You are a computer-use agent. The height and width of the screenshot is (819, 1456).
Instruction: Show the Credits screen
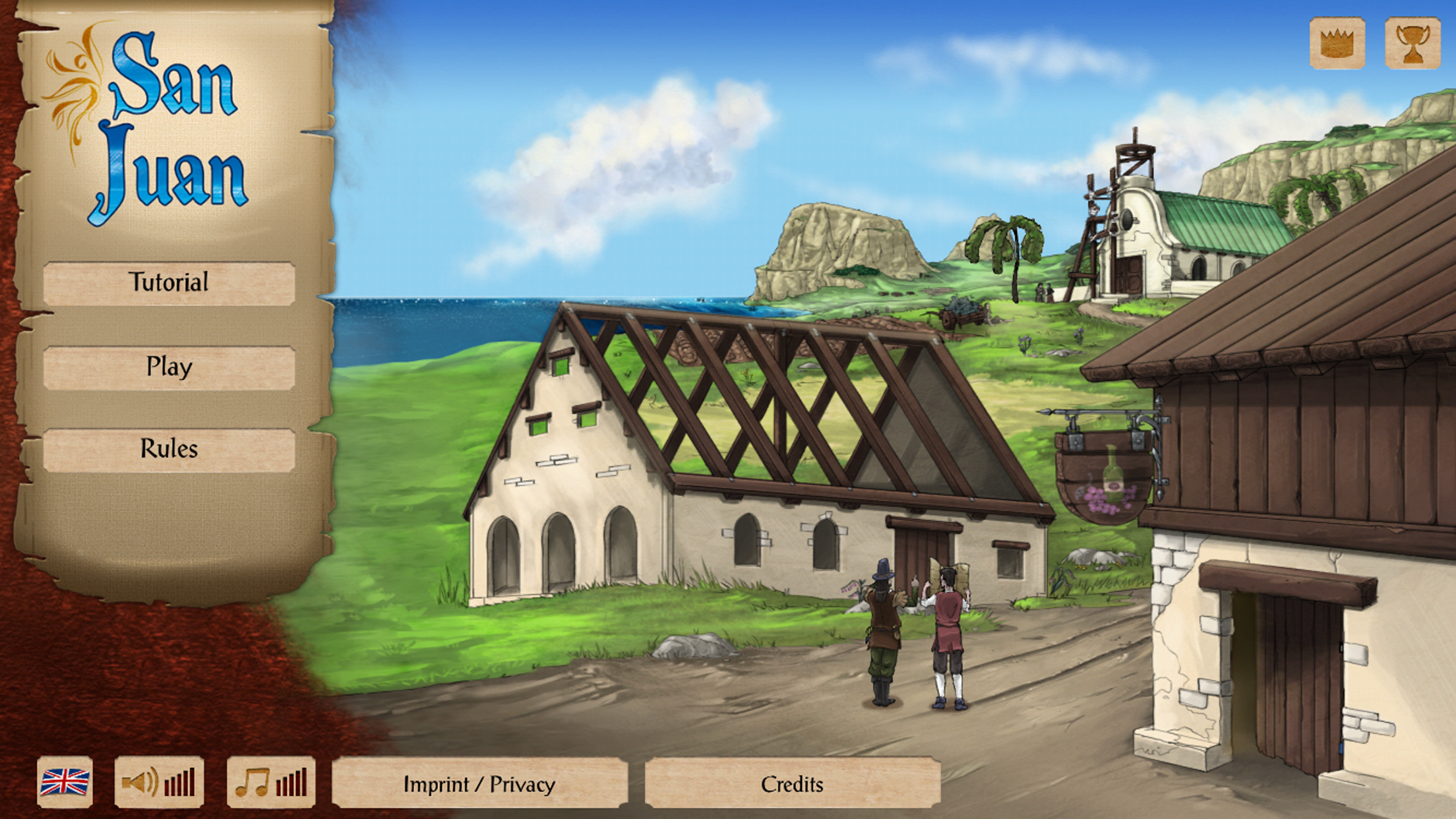792,784
